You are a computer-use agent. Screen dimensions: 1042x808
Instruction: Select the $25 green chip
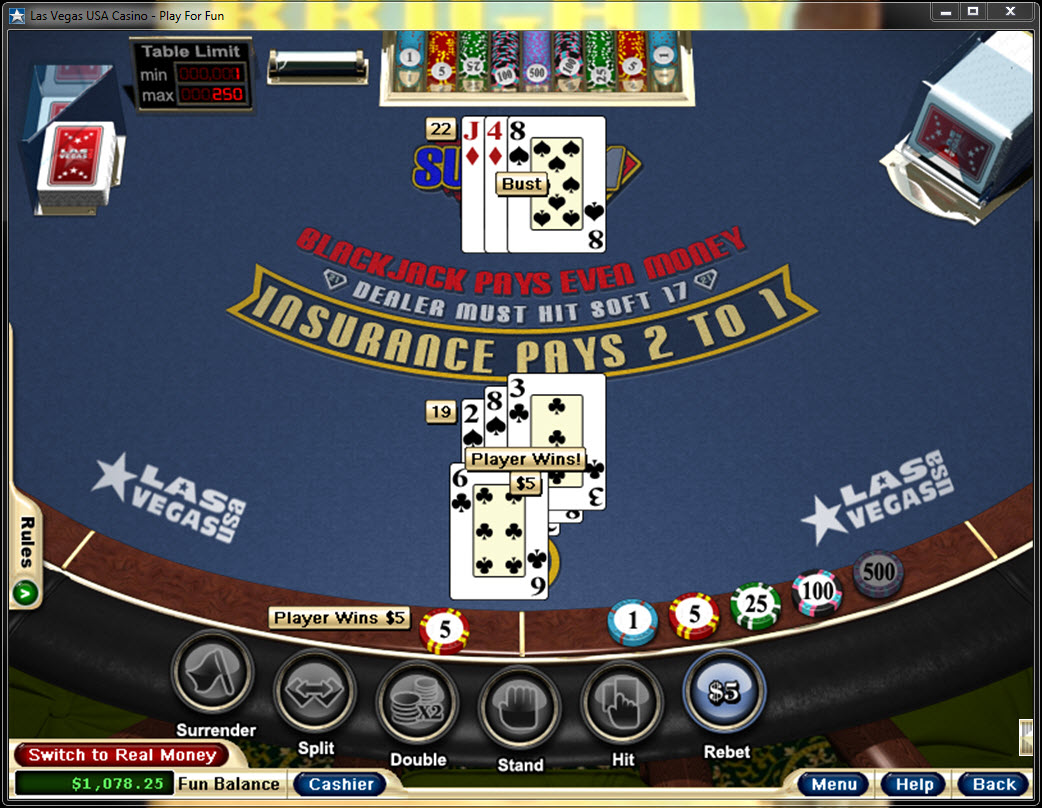pyautogui.click(x=755, y=606)
